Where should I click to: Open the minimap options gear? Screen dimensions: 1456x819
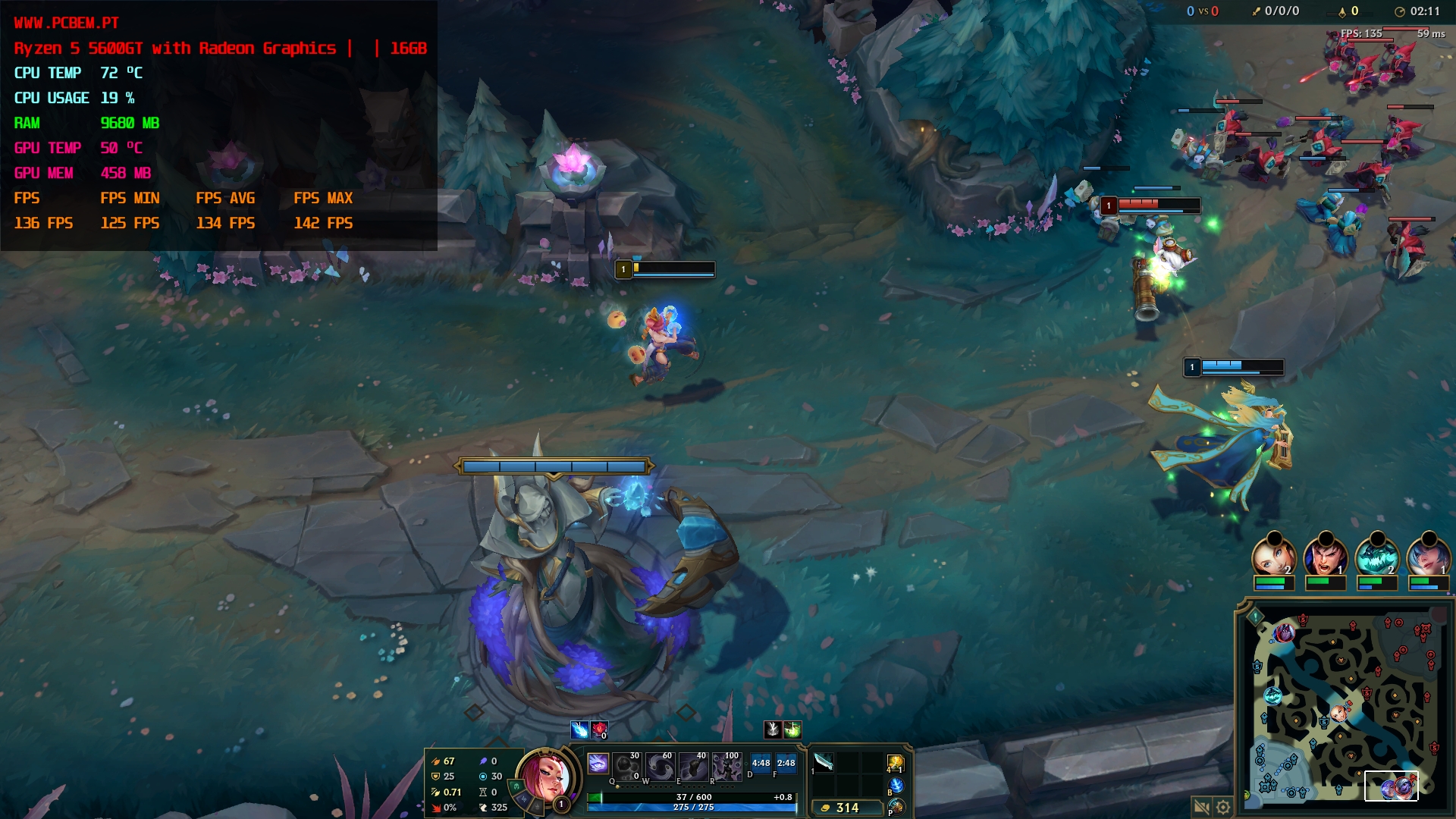coord(1223,807)
